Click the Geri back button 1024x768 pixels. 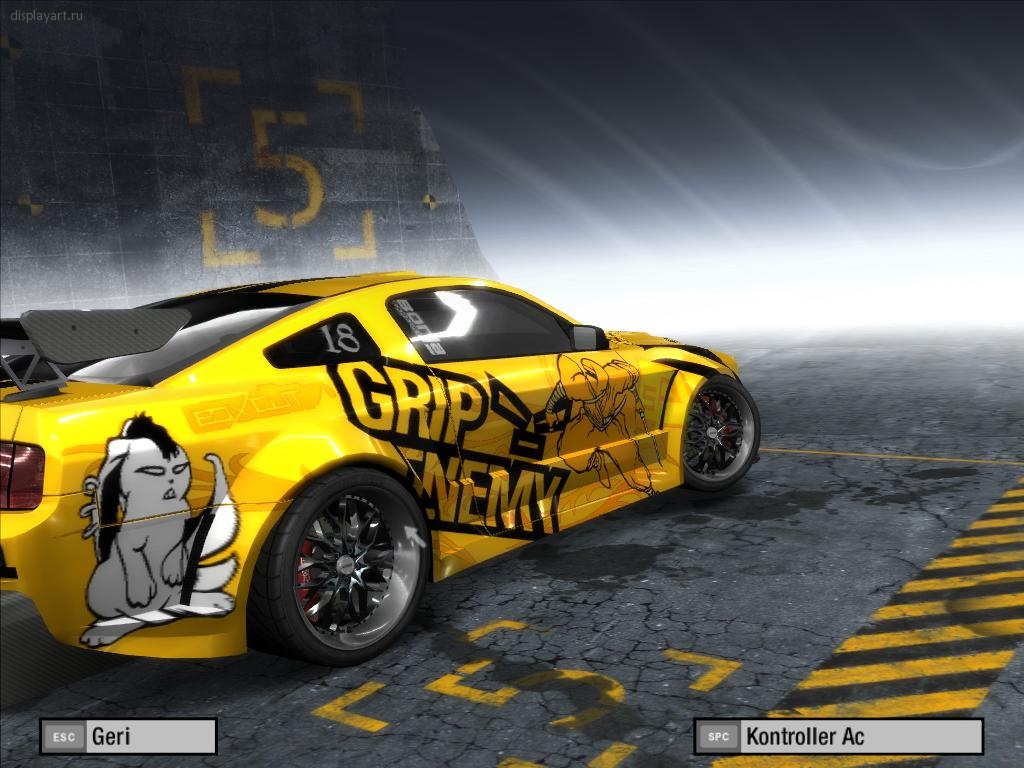[x=128, y=737]
